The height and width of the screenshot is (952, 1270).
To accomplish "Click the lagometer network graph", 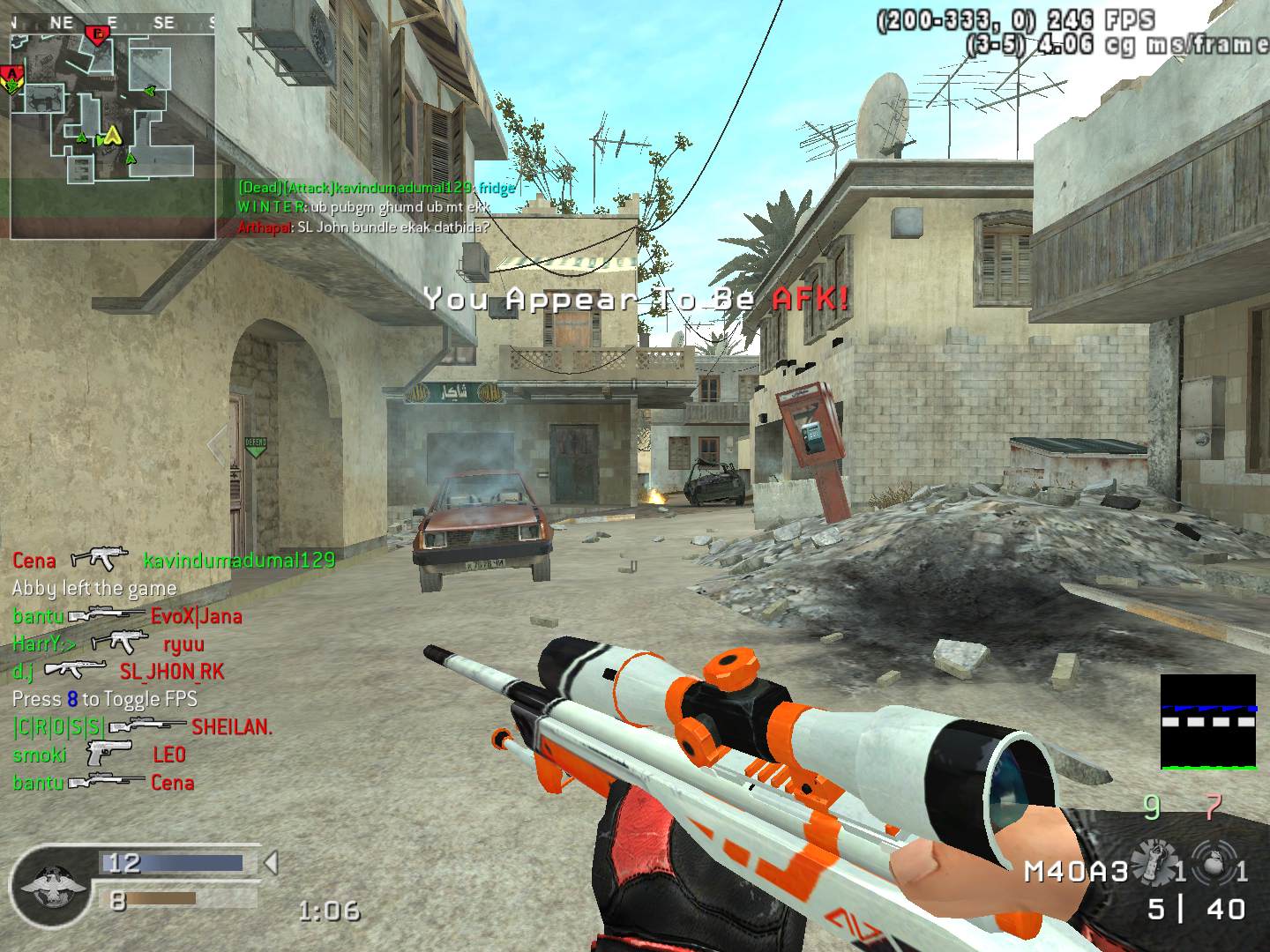I will 1207,722.
